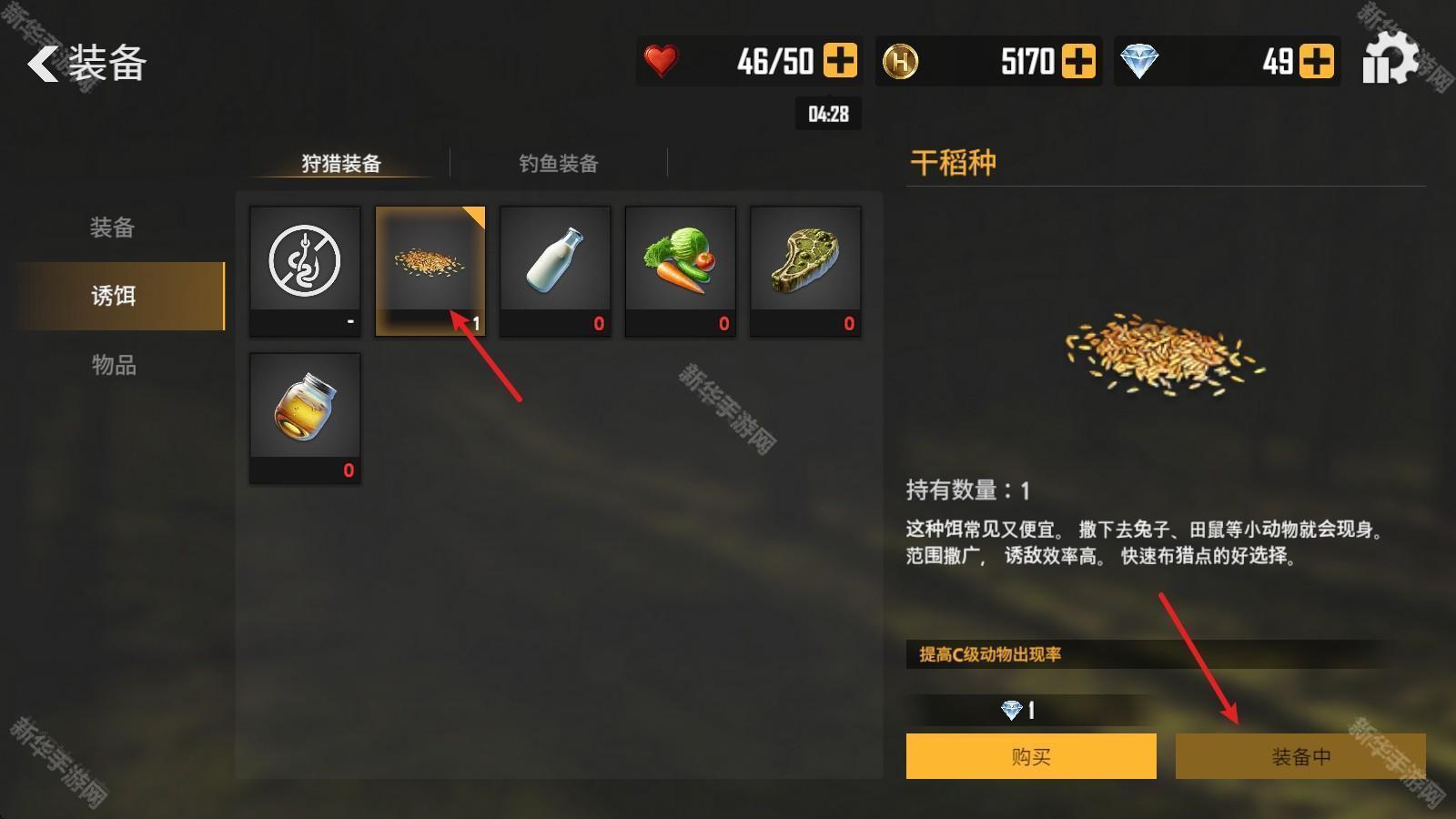The image size is (1456, 819).
Task: Click the 装备中 button
Action: (1300, 756)
